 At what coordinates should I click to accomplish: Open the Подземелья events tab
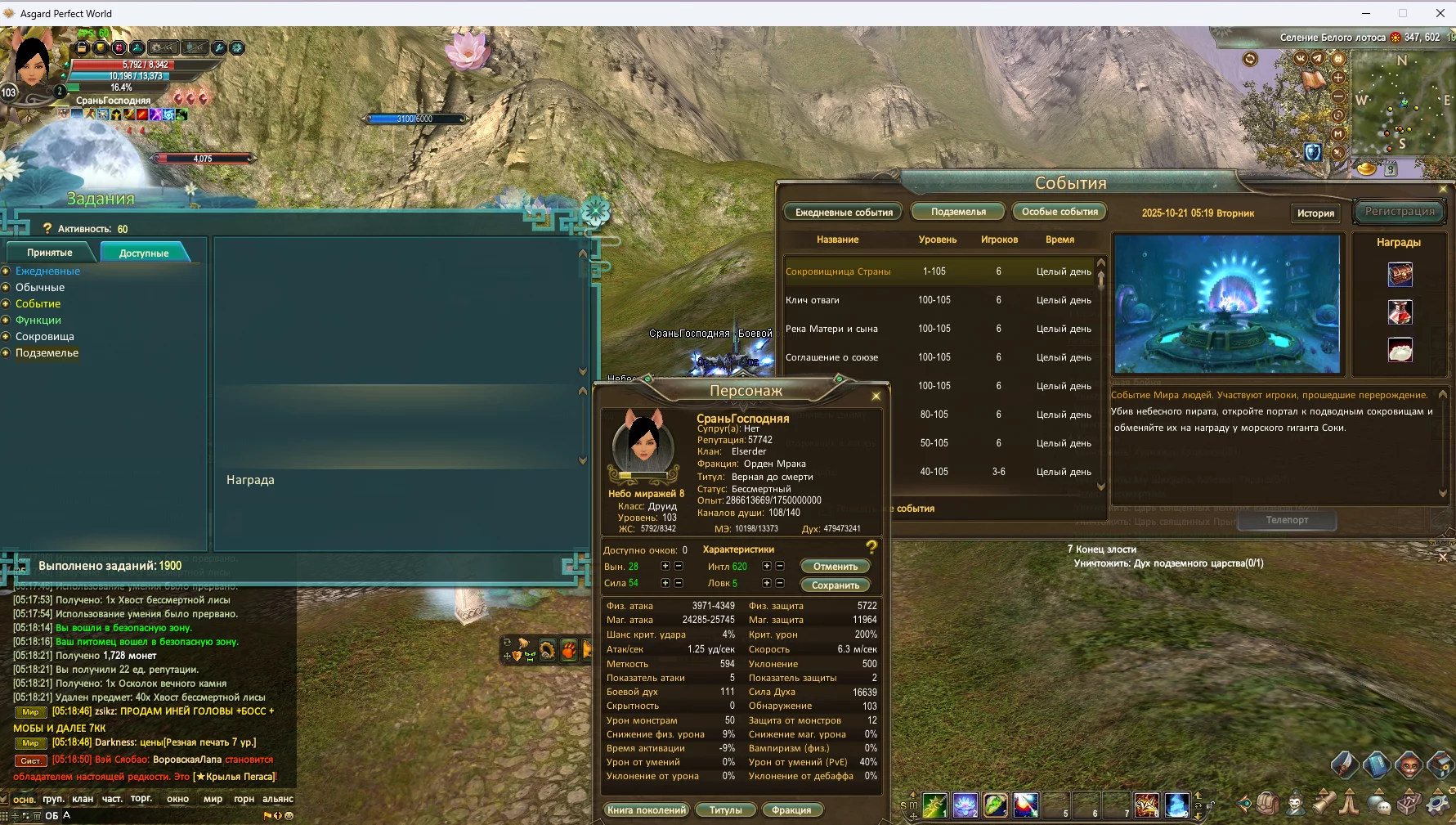click(x=958, y=212)
